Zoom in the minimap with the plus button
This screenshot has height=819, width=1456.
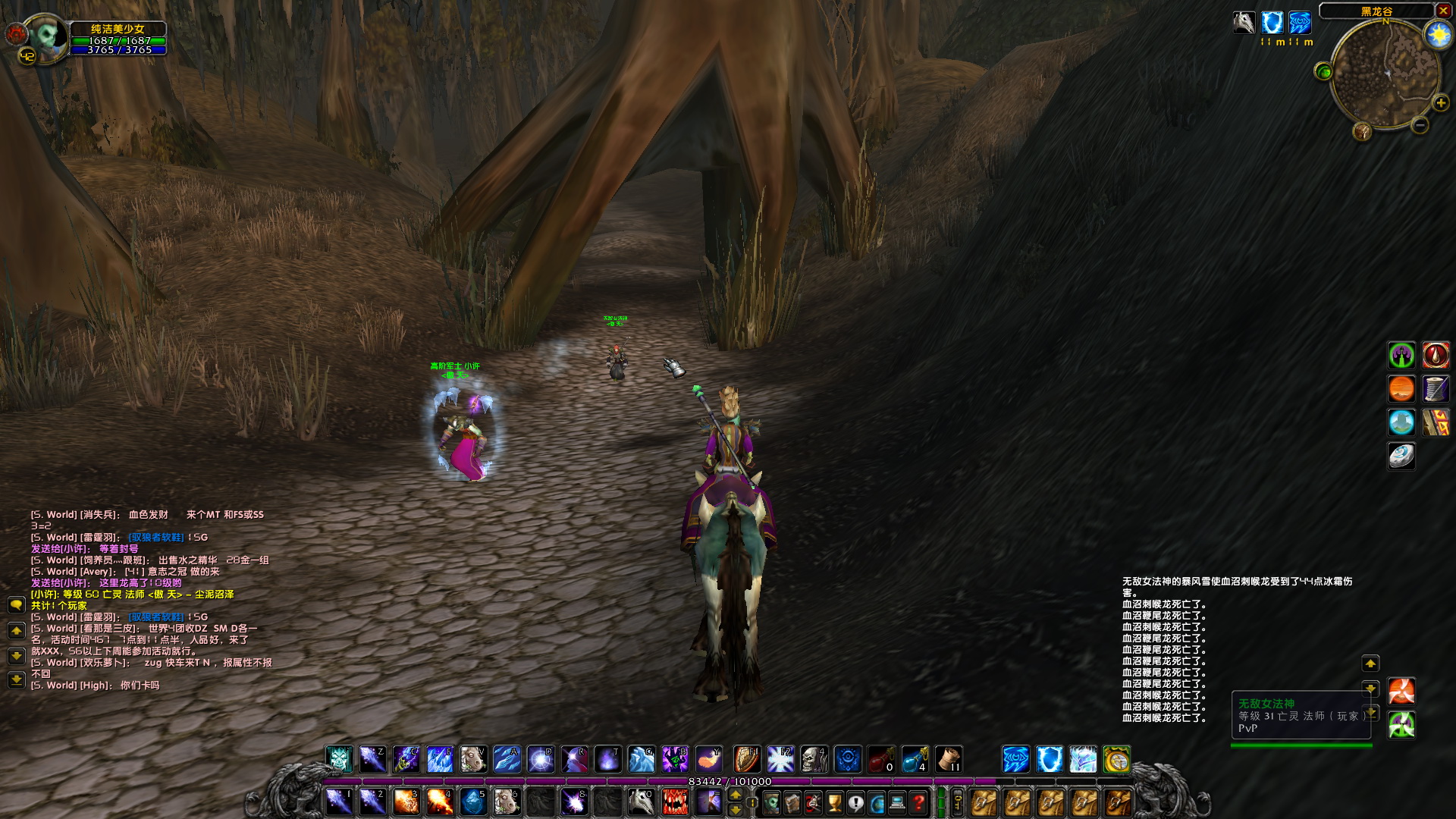pyautogui.click(x=1440, y=103)
